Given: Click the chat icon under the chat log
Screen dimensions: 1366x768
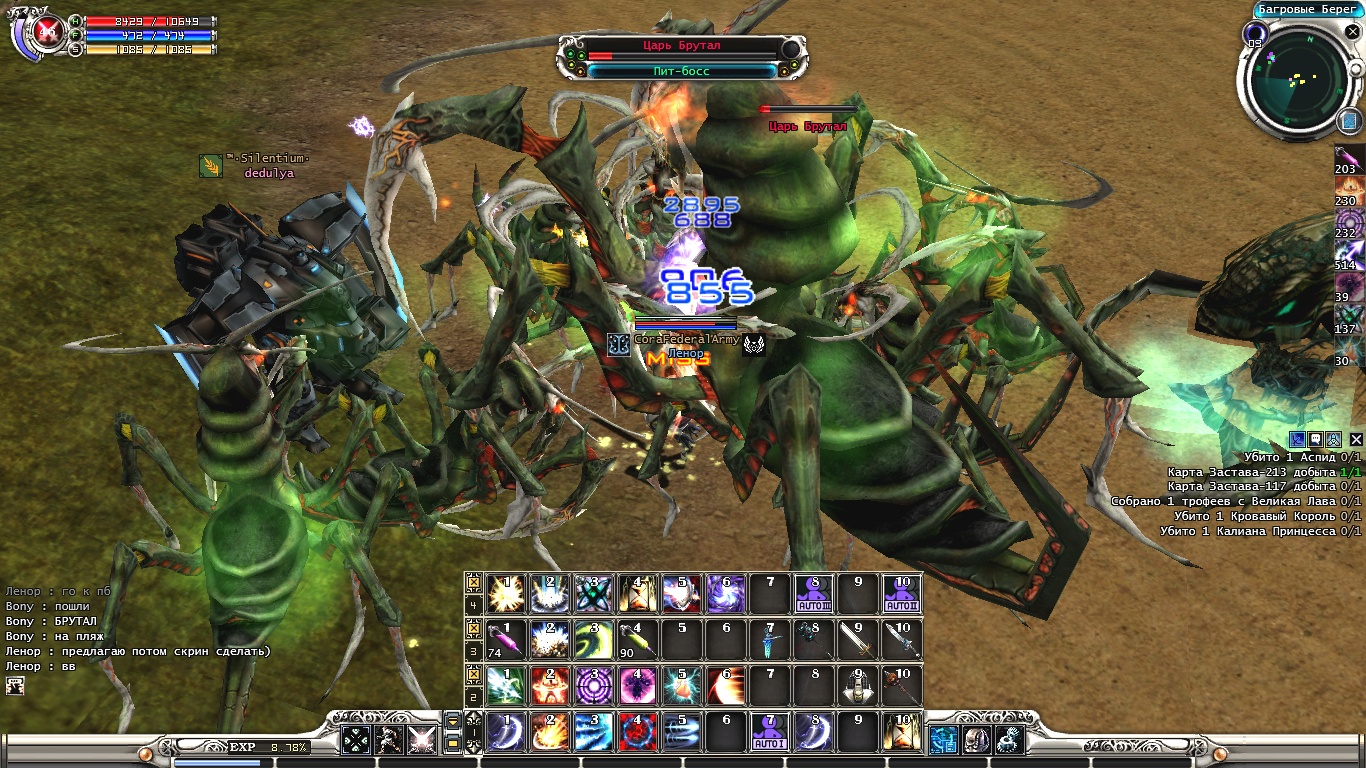Looking at the screenshot, I should pos(15,686).
